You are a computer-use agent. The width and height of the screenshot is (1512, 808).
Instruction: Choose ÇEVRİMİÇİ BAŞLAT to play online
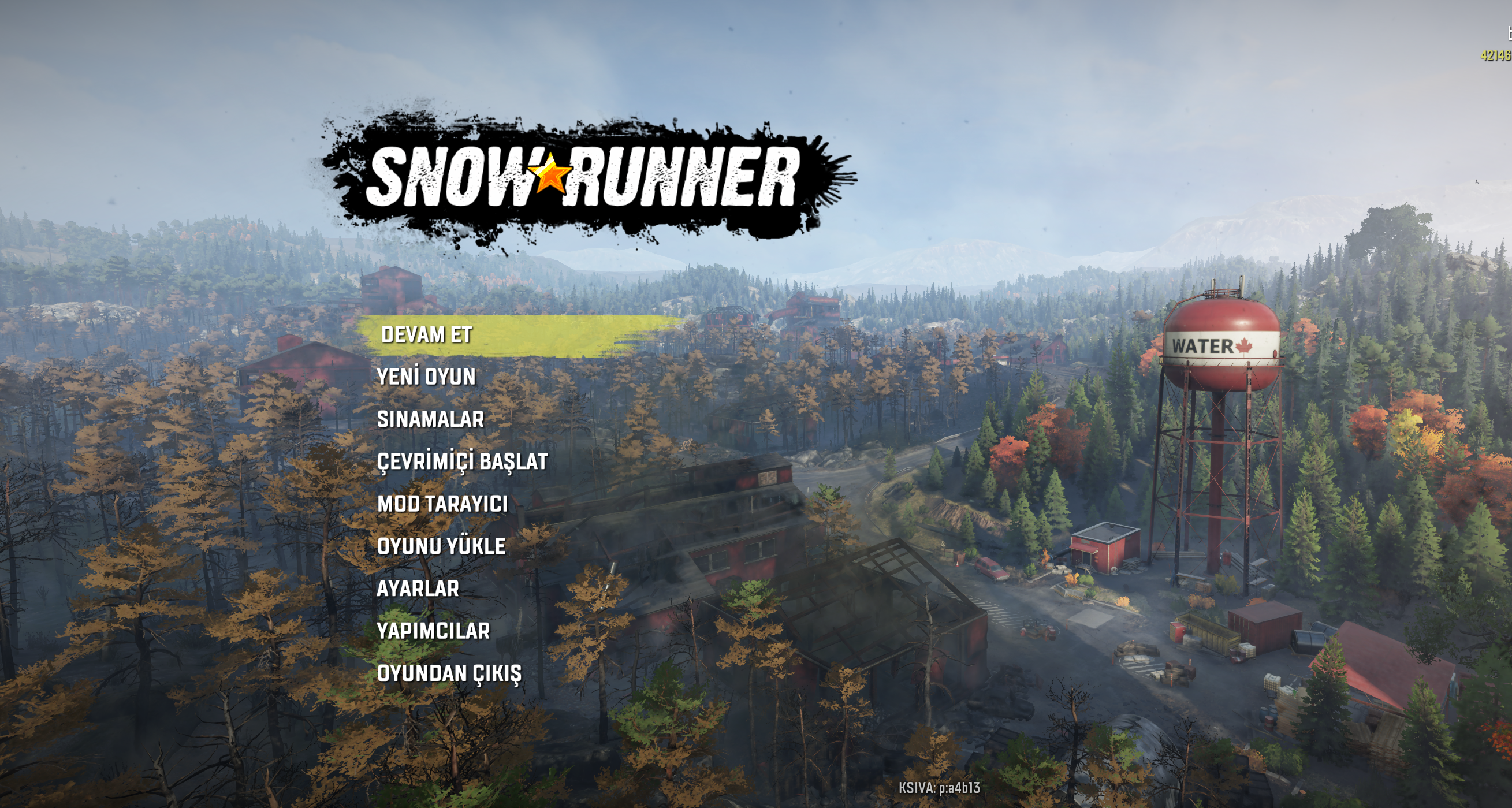point(462,462)
